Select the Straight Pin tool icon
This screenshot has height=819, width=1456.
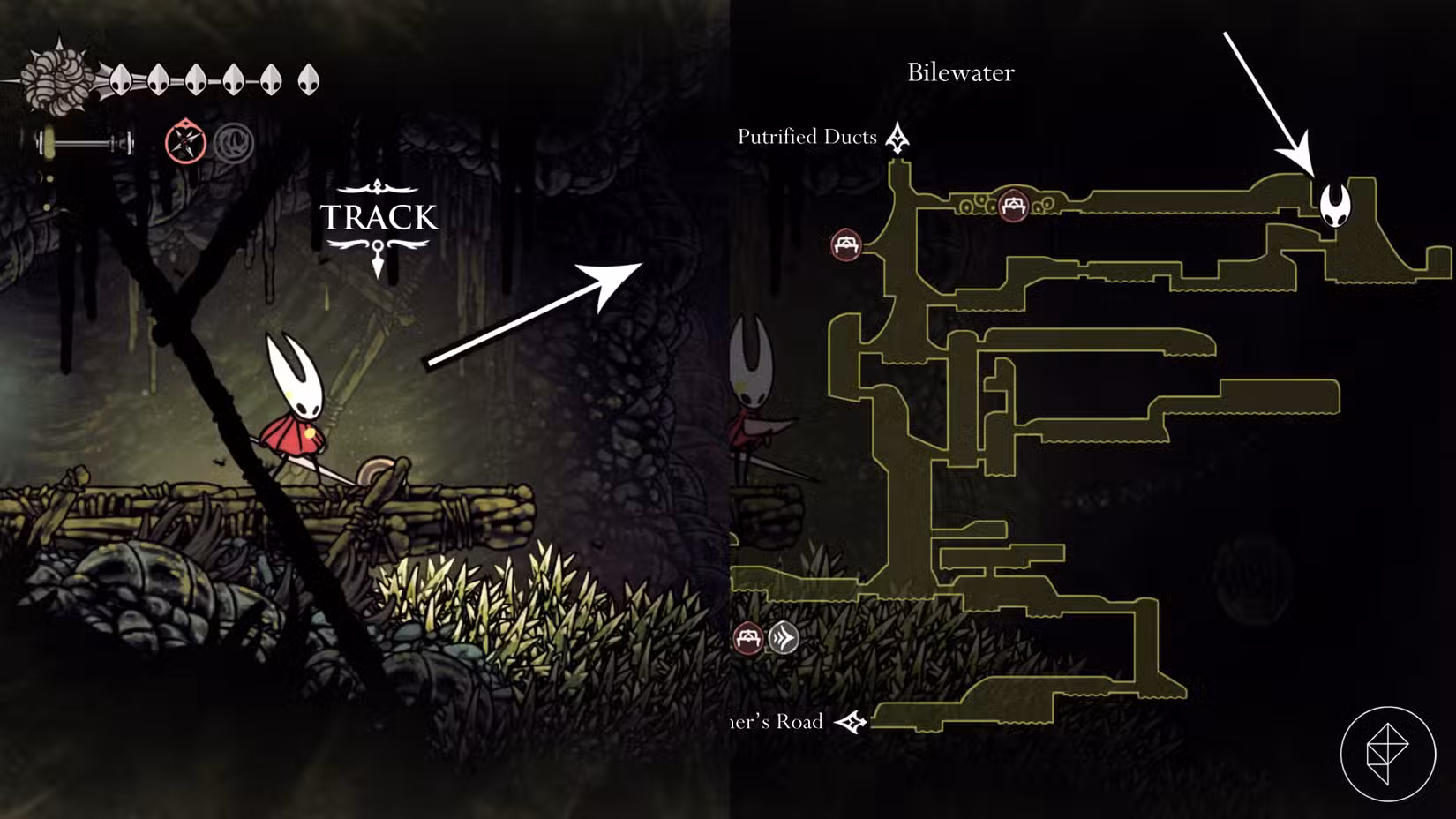pyautogui.click(x=185, y=139)
